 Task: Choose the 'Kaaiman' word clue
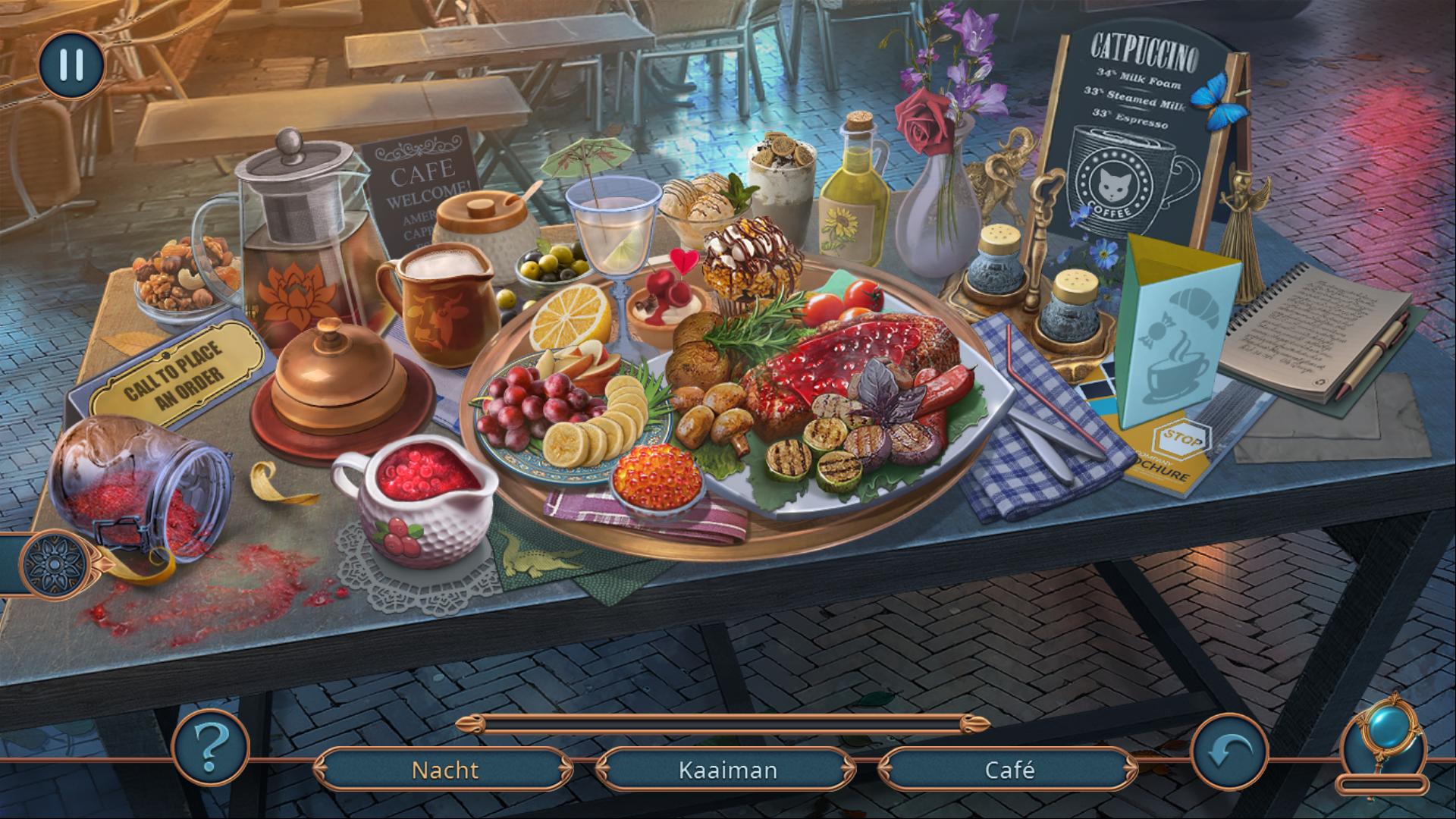727,770
